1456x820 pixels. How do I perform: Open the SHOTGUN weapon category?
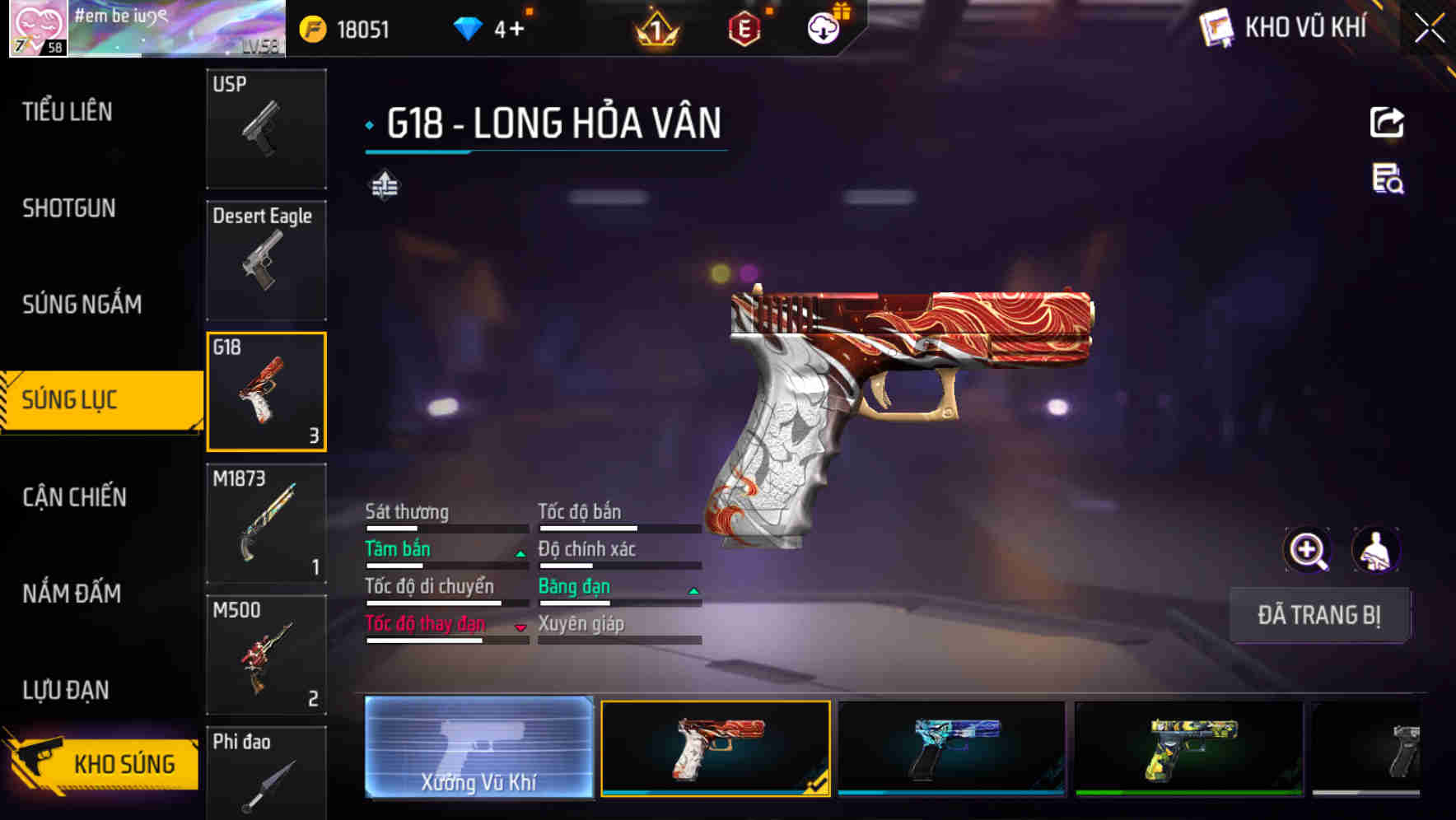69,208
